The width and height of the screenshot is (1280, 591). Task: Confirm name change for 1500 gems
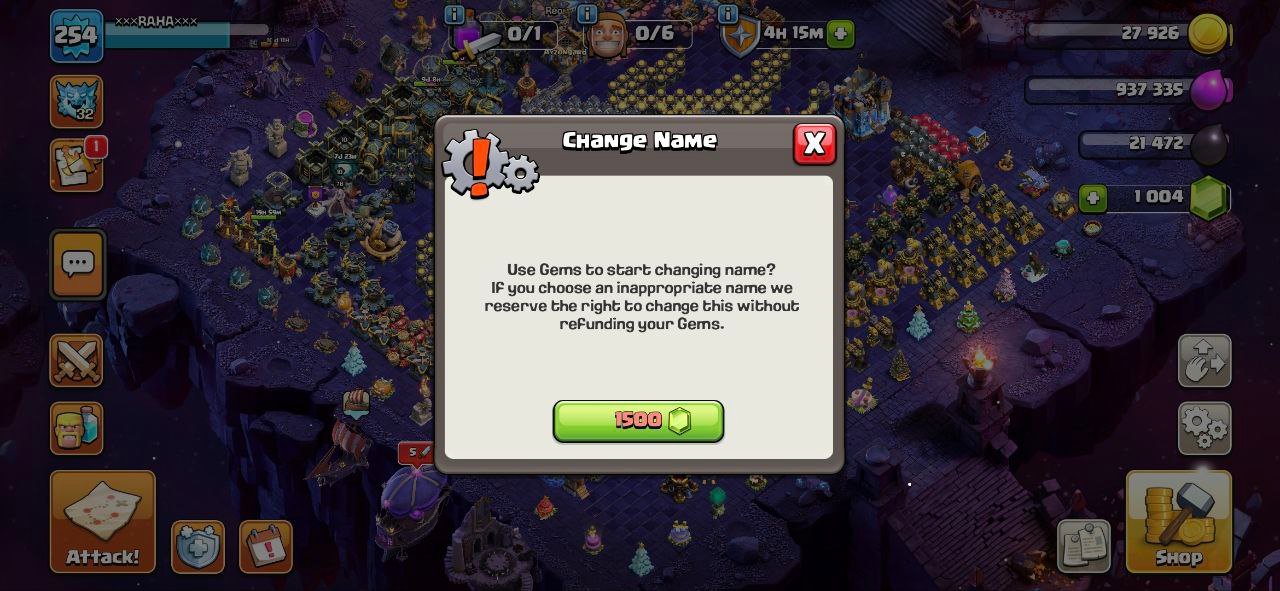638,421
